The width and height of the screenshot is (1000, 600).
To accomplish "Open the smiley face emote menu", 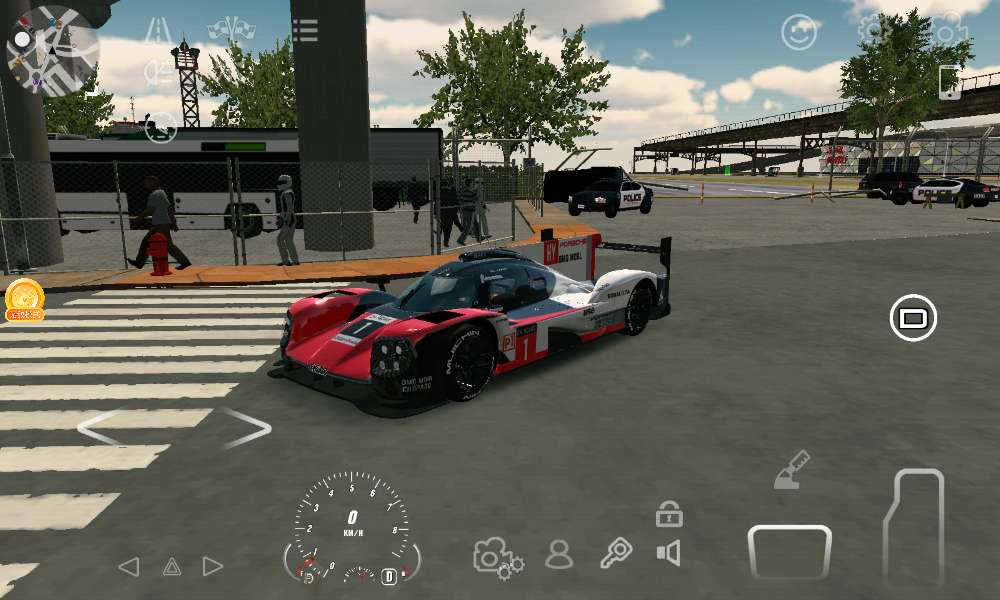I will pyautogui.click(x=799, y=33).
